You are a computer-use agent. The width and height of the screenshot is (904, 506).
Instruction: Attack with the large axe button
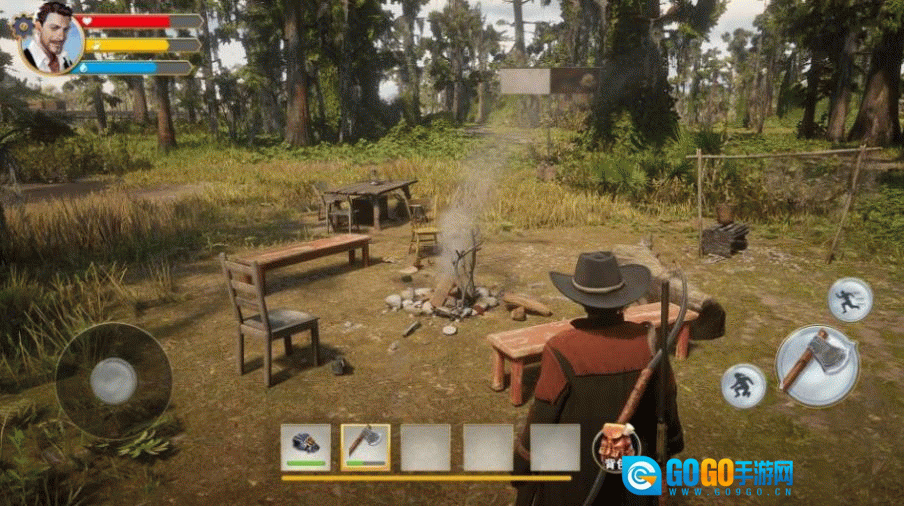[816, 365]
